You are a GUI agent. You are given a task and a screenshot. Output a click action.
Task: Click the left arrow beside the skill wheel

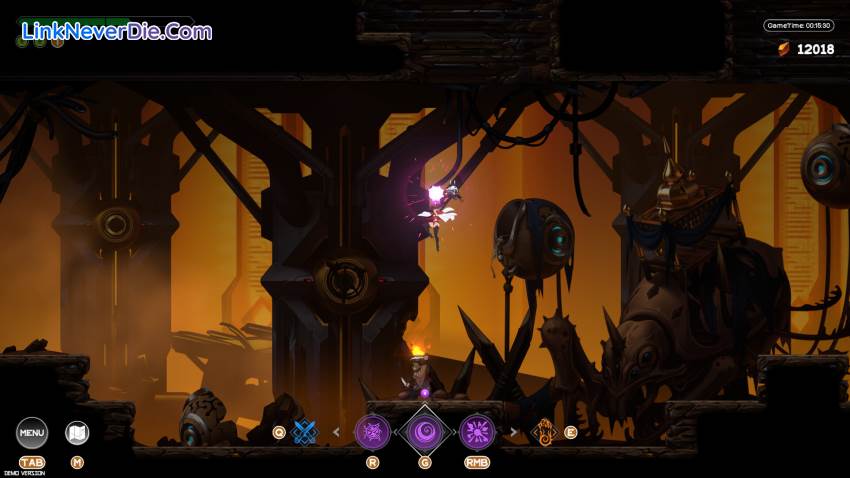(x=336, y=432)
